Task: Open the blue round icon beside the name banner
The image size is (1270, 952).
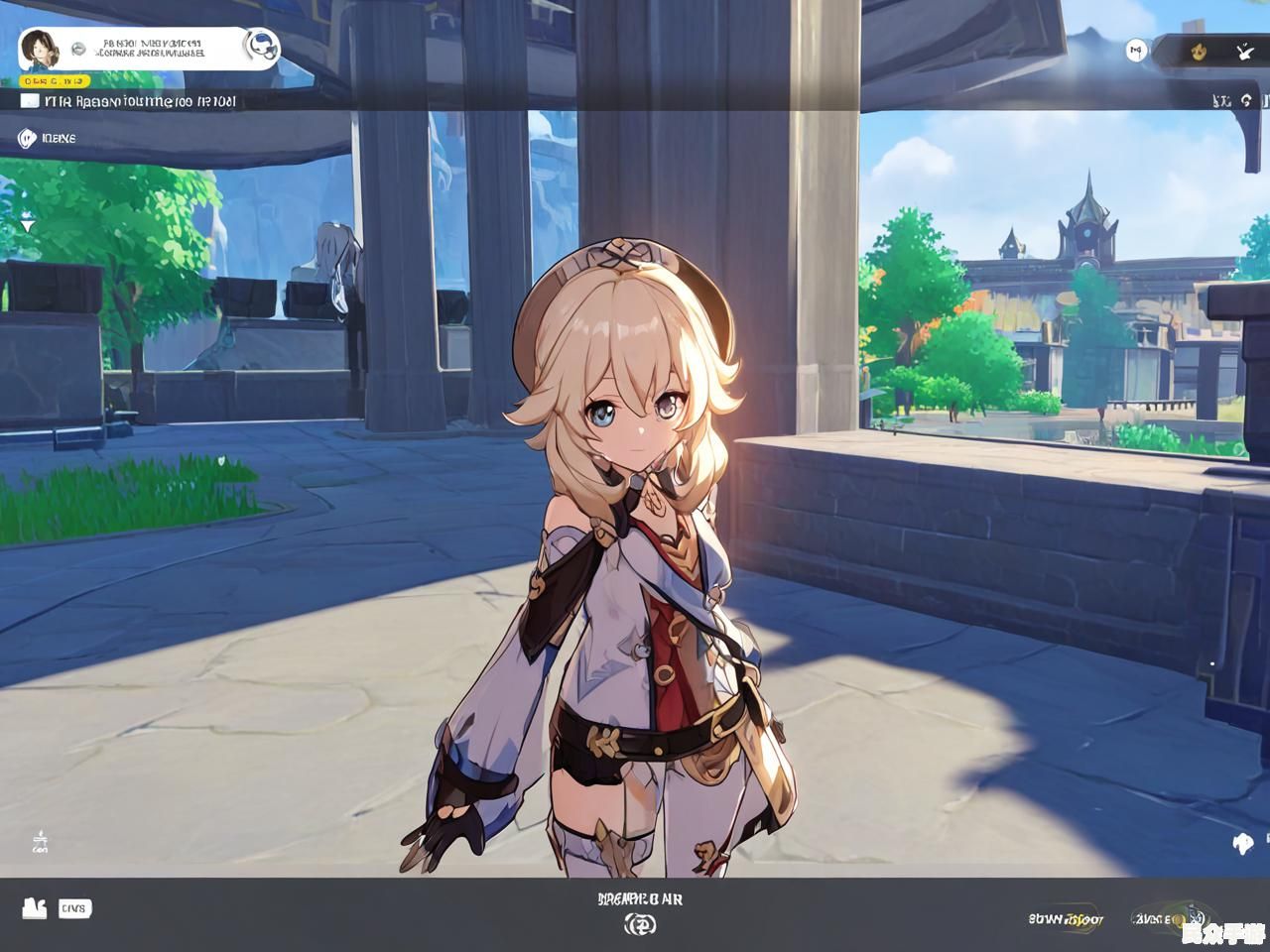Action: tap(261, 46)
